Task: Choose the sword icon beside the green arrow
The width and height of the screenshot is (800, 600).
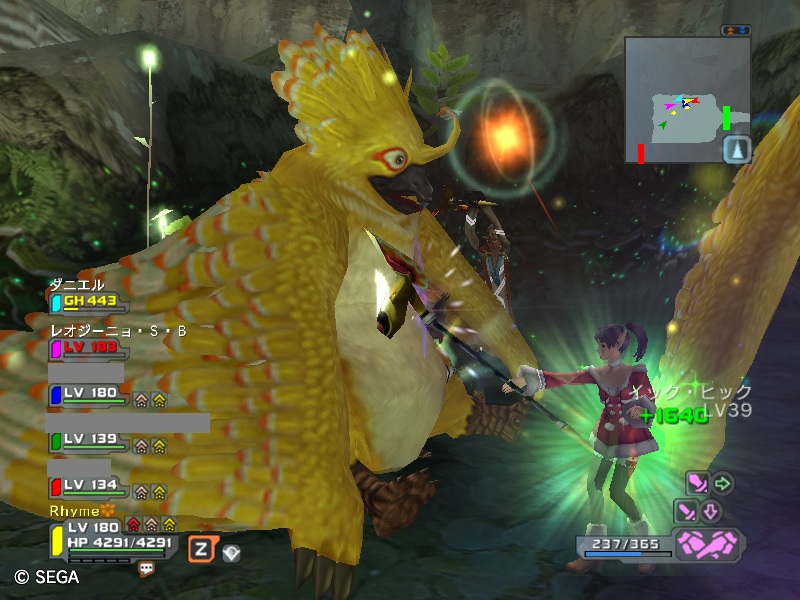Action: [x=698, y=485]
